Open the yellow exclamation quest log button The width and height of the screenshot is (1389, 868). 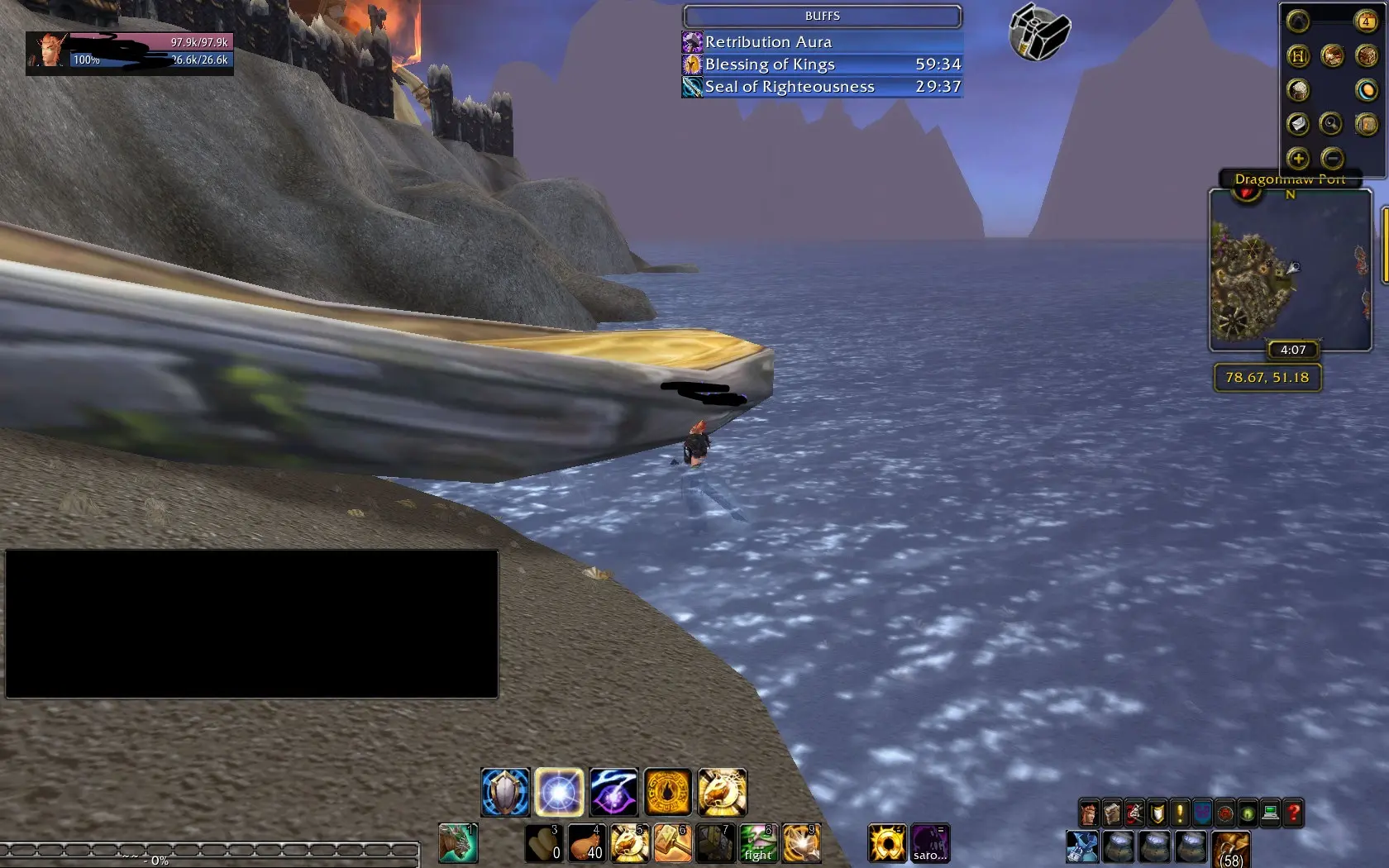1180,813
